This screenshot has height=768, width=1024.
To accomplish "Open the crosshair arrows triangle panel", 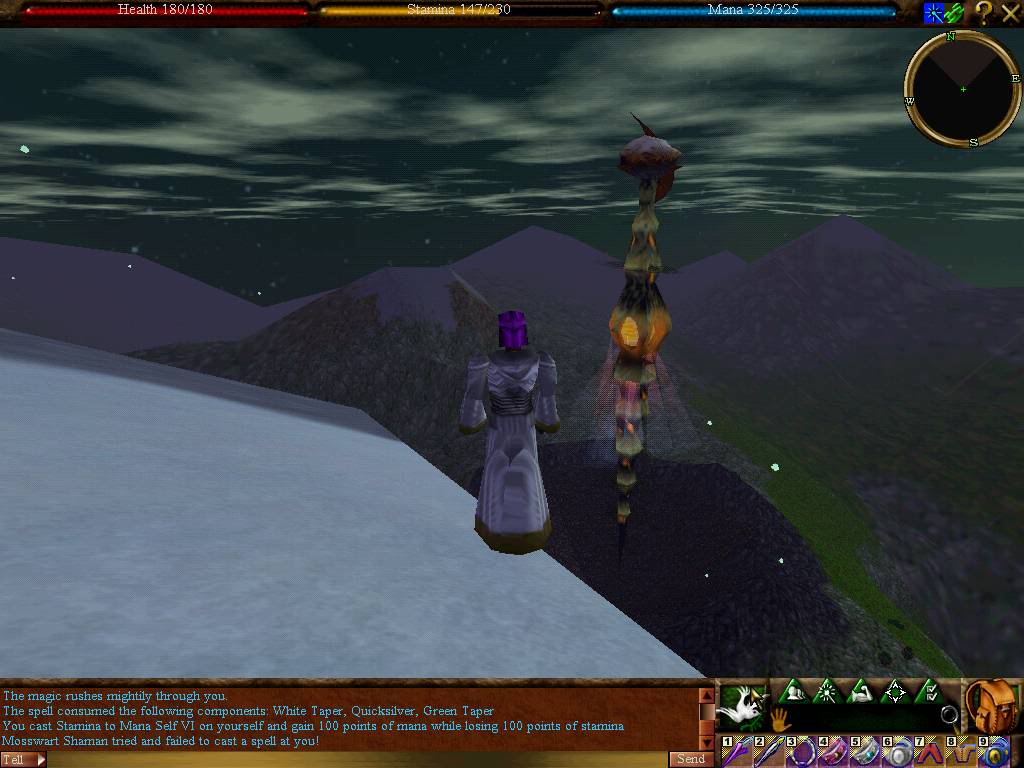I will [895, 691].
